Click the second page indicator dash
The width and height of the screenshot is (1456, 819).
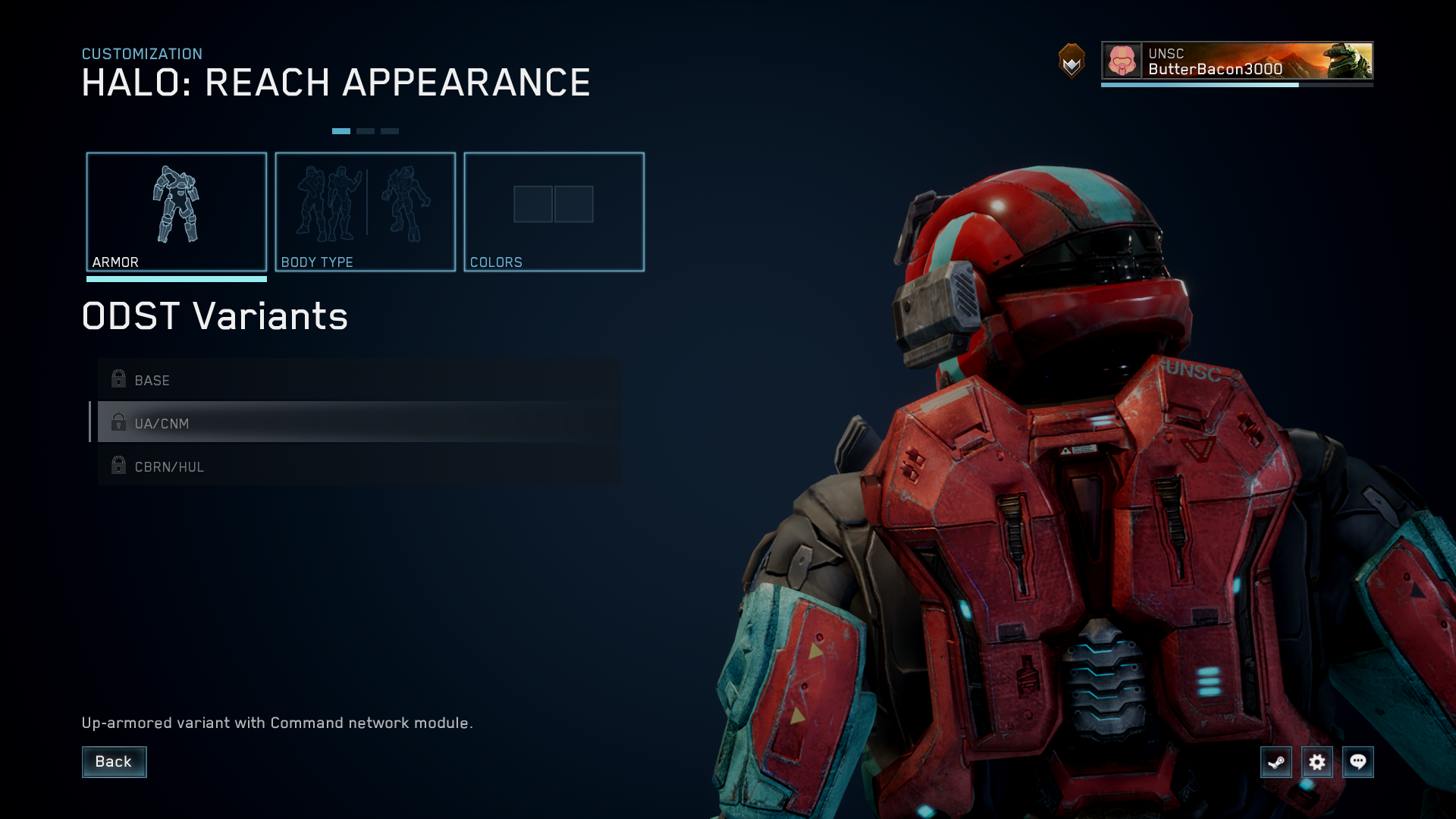coord(367,130)
